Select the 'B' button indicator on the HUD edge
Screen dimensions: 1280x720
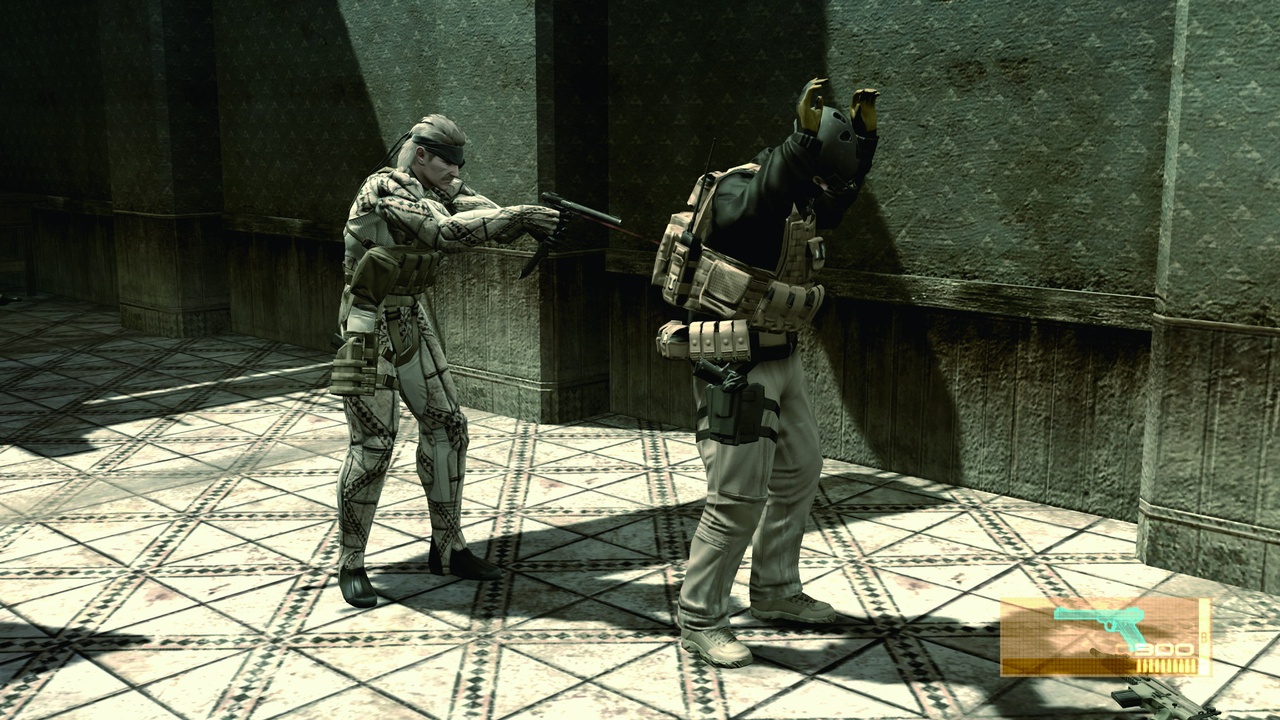1206,636
